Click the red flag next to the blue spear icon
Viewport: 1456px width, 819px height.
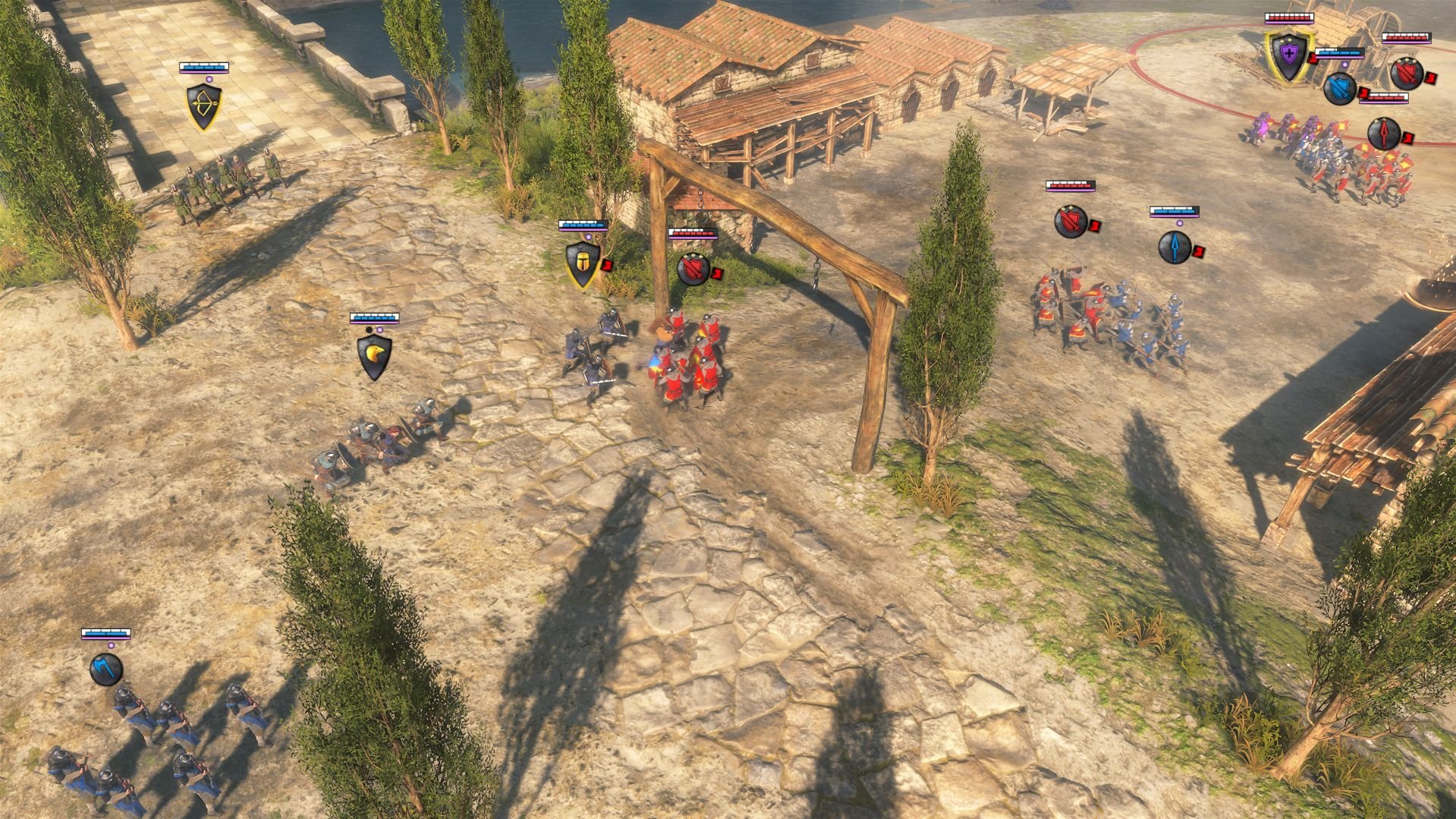[x=1200, y=252]
